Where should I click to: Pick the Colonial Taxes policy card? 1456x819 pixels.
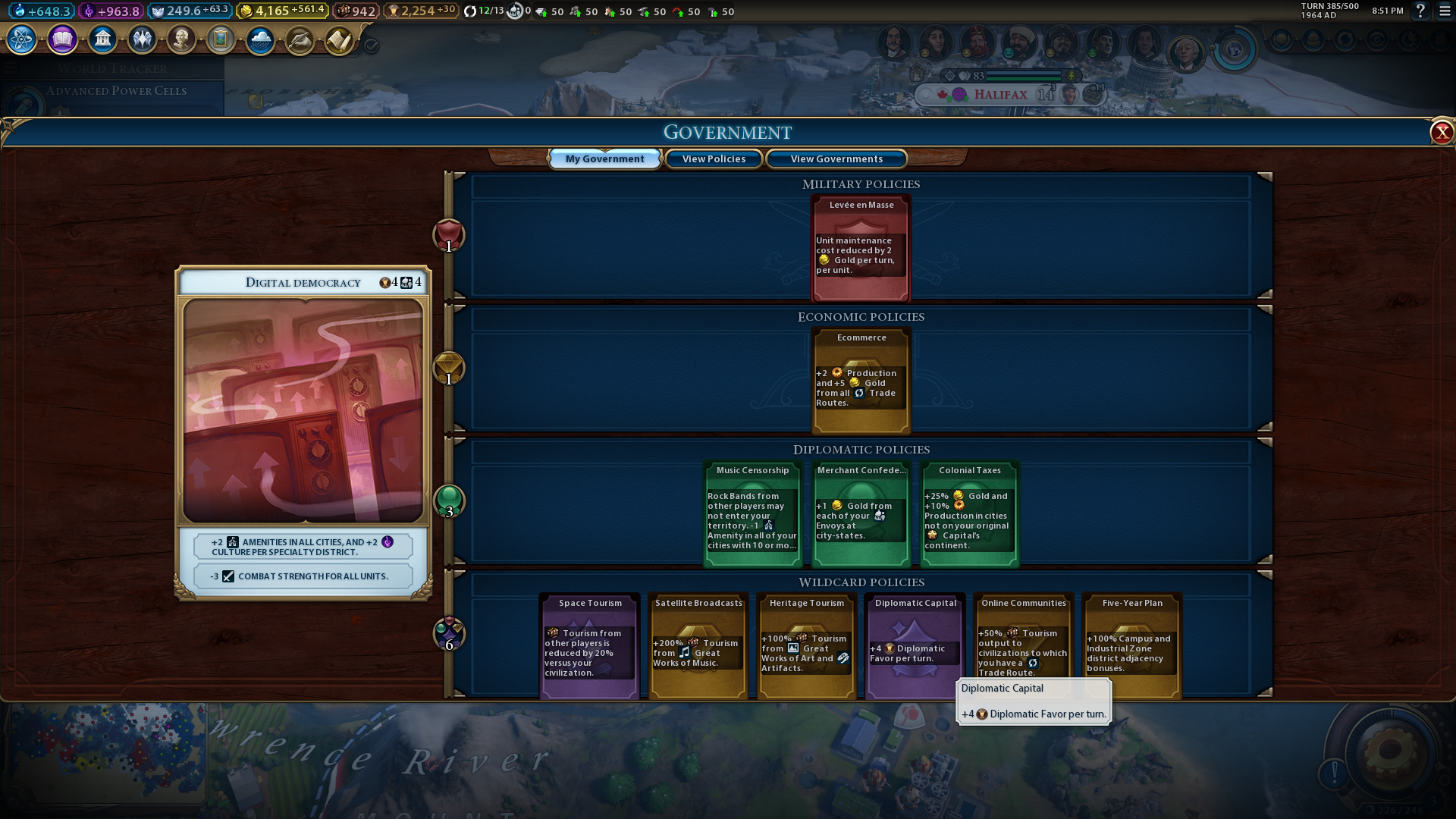pos(970,514)
